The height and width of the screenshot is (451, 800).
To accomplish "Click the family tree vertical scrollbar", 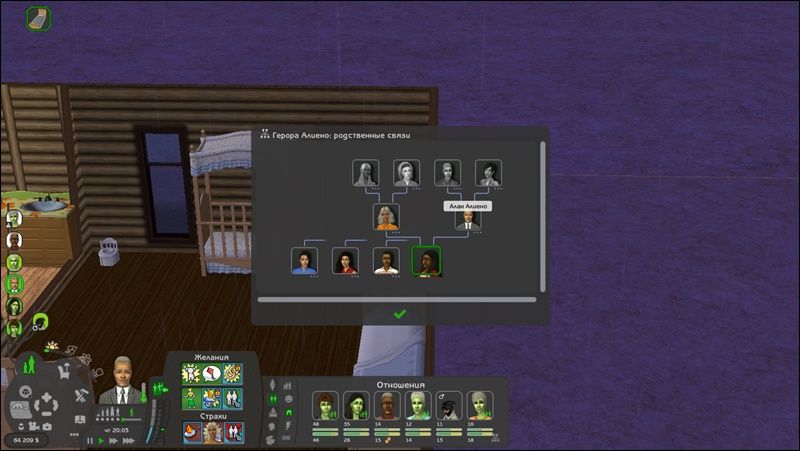I will [x=543, y=215].
